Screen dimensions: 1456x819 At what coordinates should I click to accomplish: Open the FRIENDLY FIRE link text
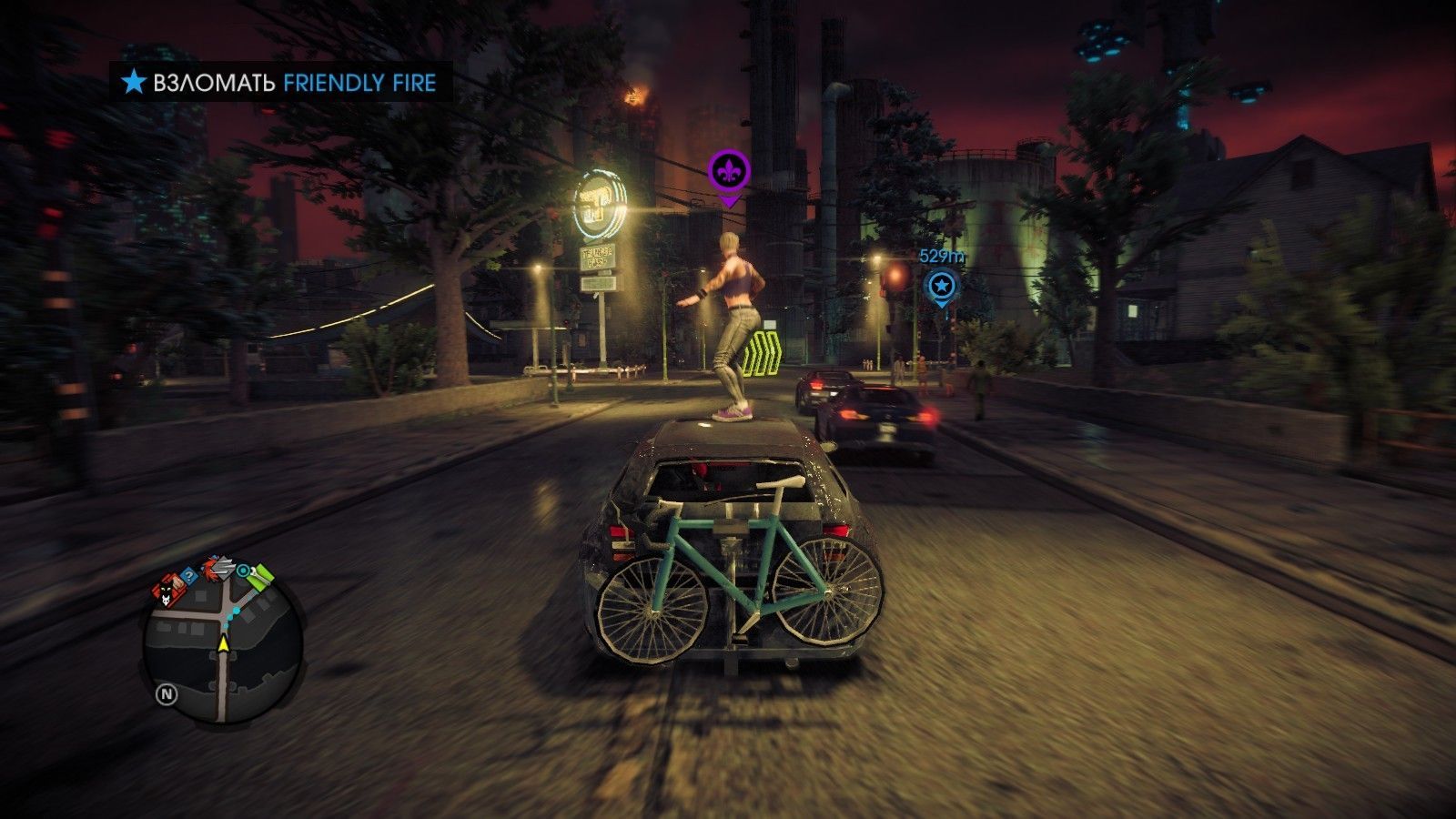coord(359,84)
